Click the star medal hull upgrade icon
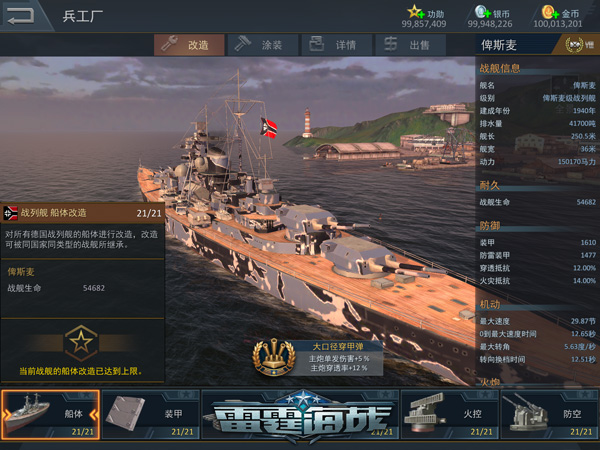Screen dimensions: 600x450 coord(79,343)
